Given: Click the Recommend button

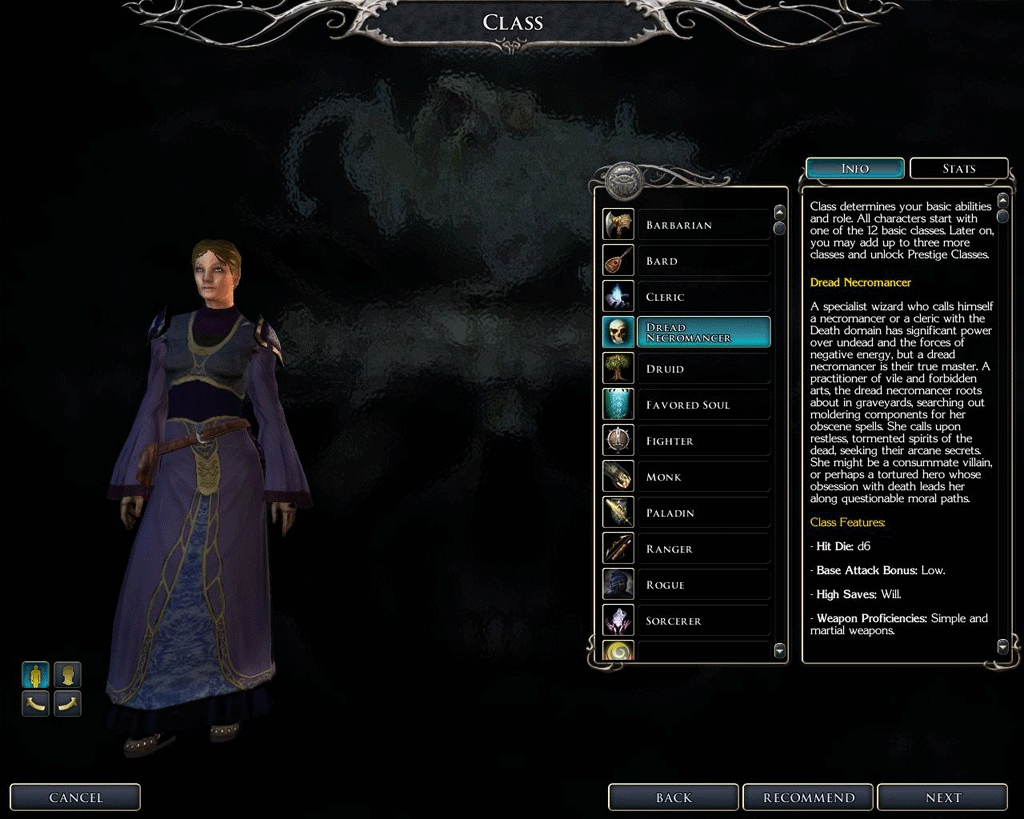Looking at the screenshot, I should (x=808, y=797).
